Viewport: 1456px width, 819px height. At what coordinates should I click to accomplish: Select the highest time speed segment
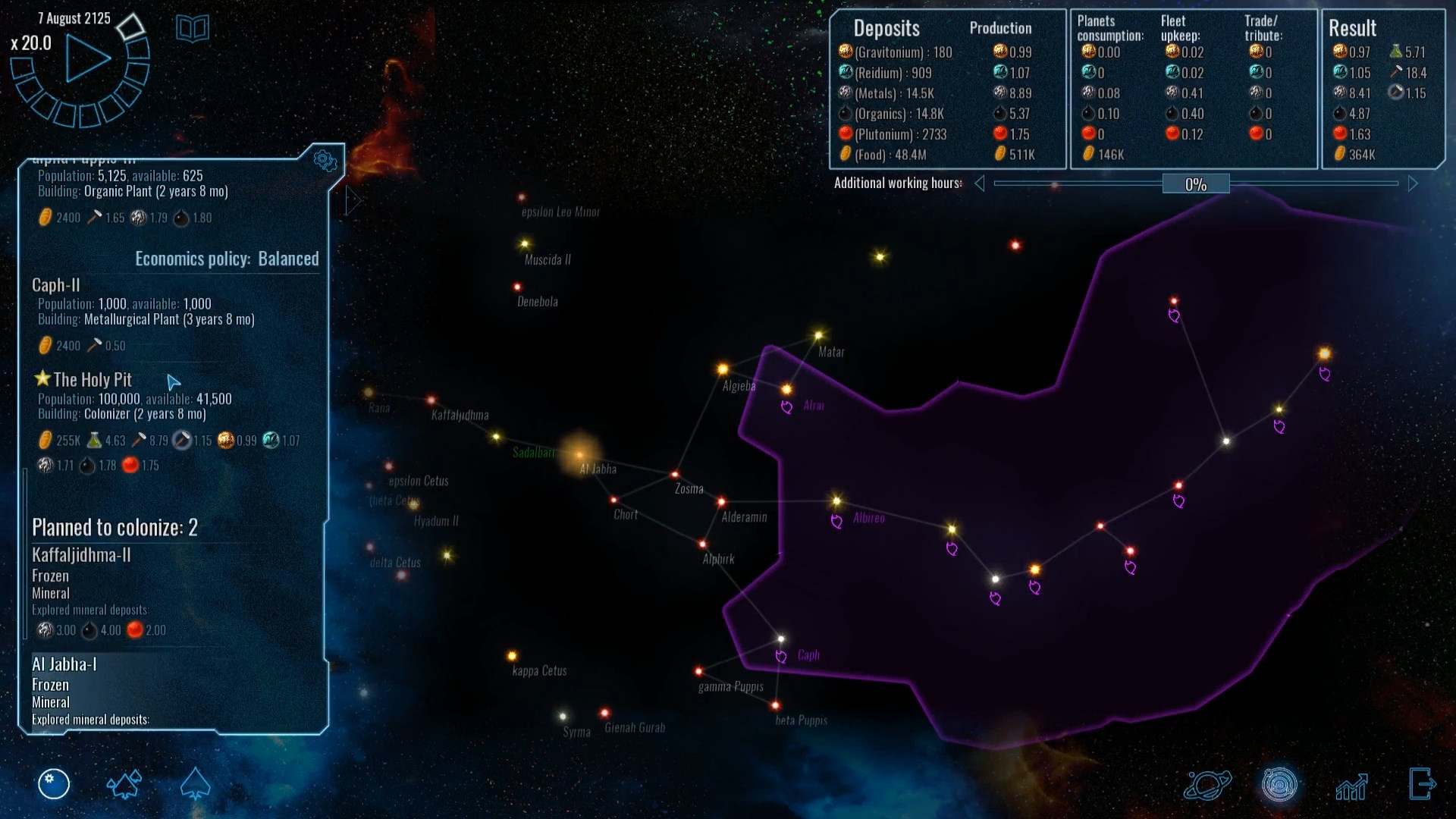[x=130, y=27]
